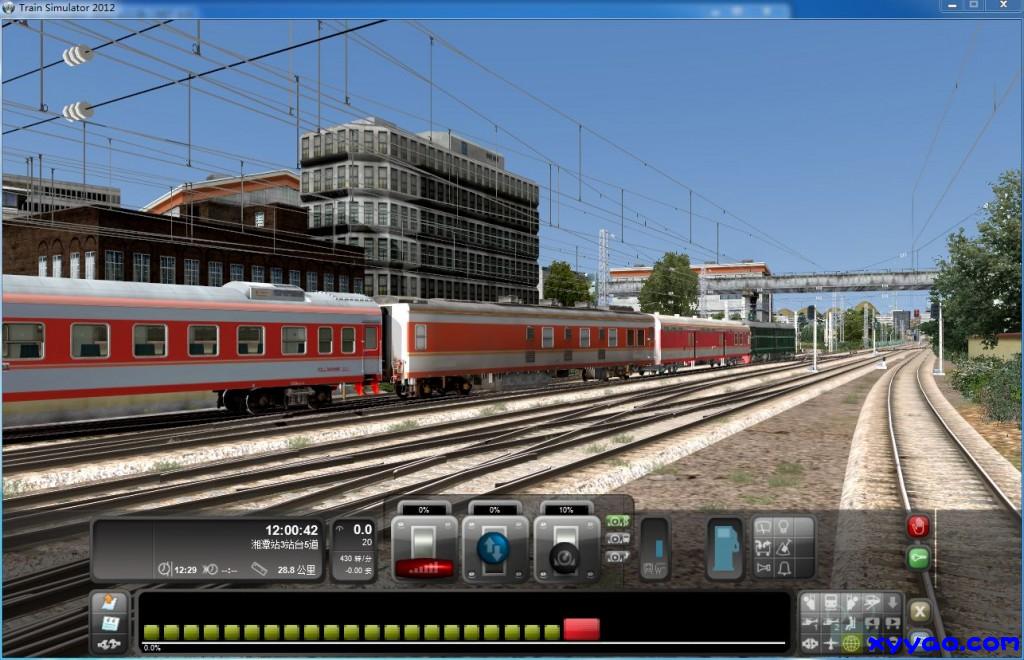The height and width of the screenshot is (660, 1024).
Task: Select the topmost green brake mode icon
Action: tap(617, 522)
